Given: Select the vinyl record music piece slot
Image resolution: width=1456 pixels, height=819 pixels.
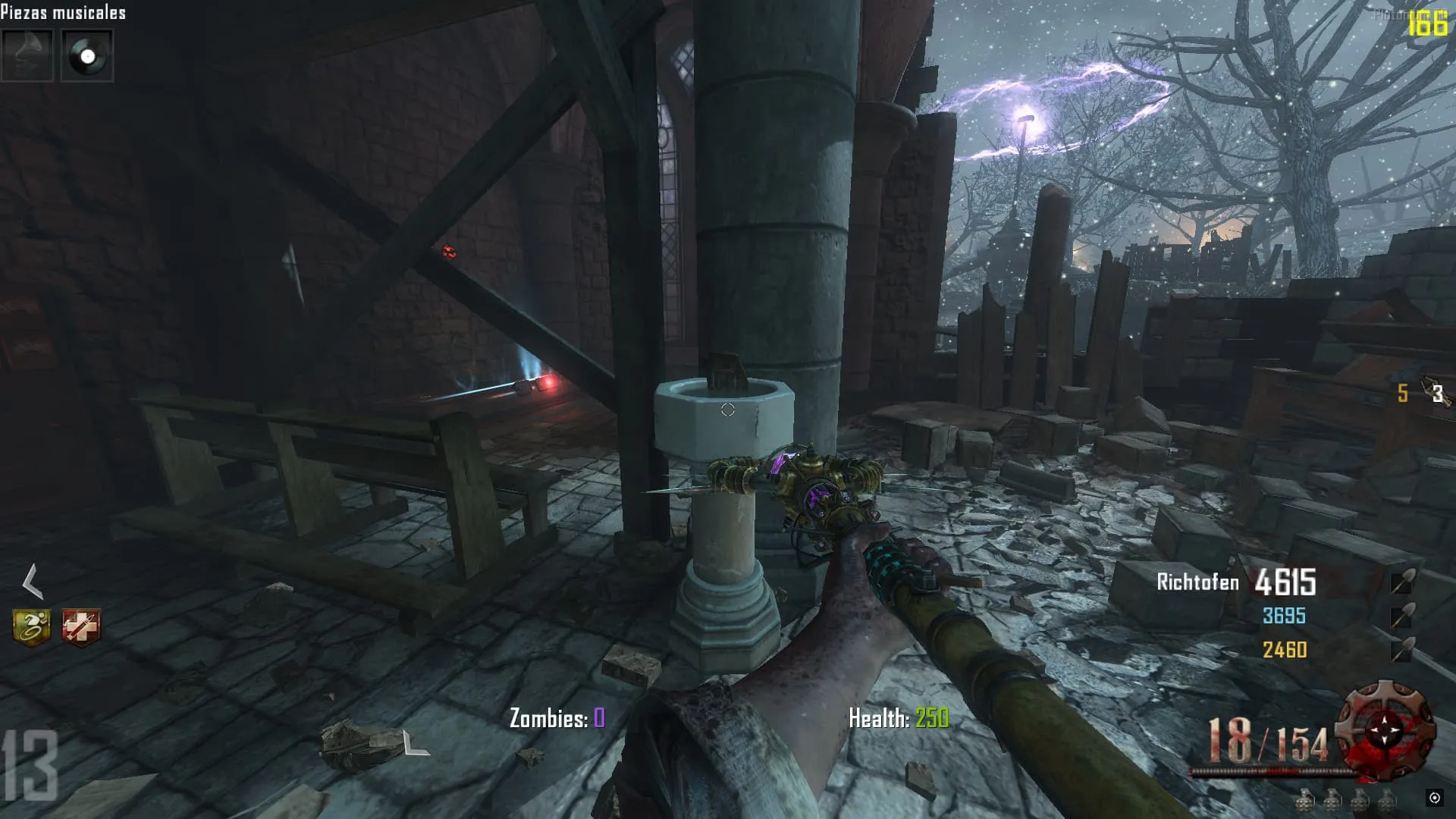Looking at the screenshot, I should [x=87, y=55].
